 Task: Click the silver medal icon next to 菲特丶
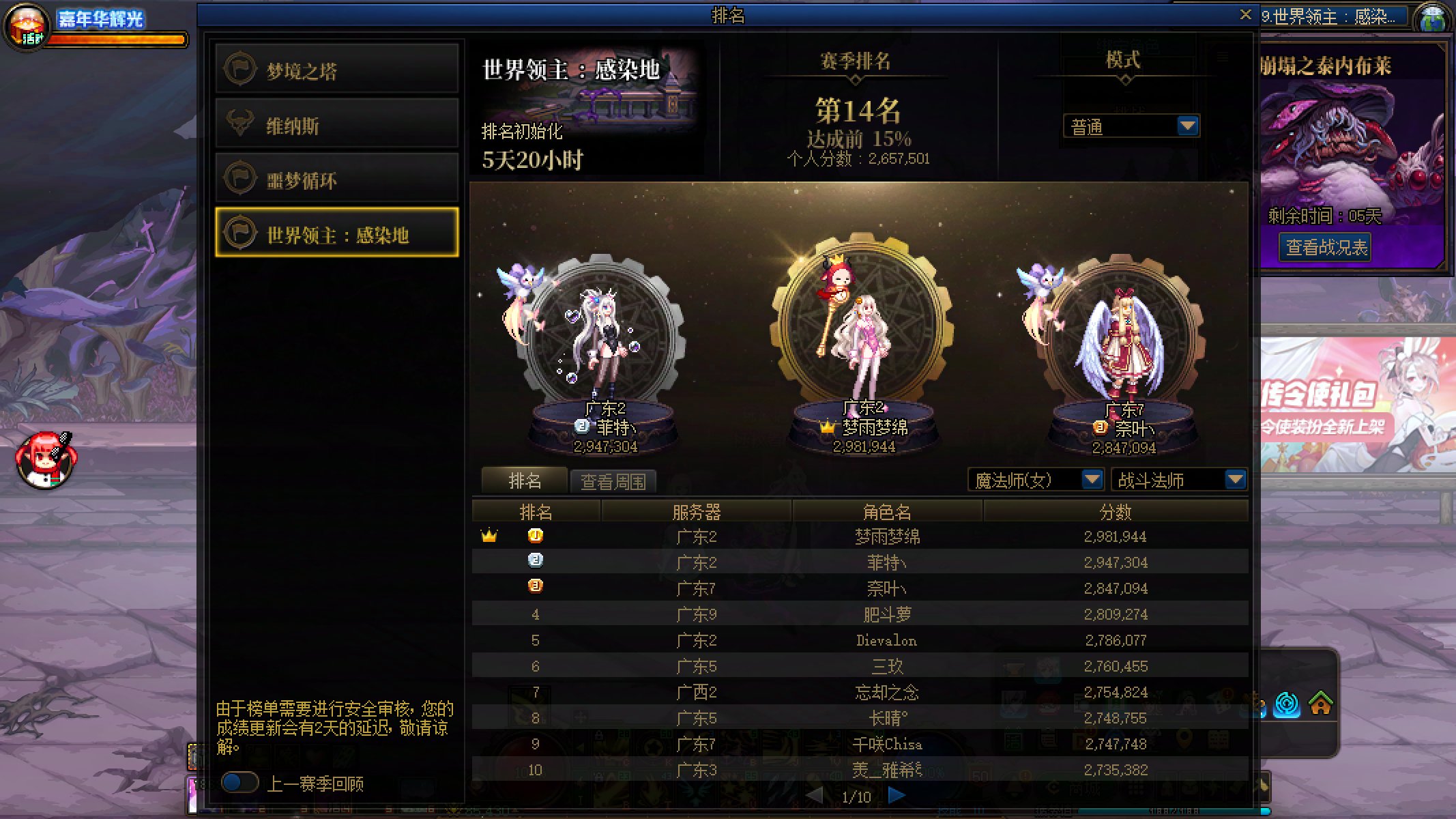[536, 562]
